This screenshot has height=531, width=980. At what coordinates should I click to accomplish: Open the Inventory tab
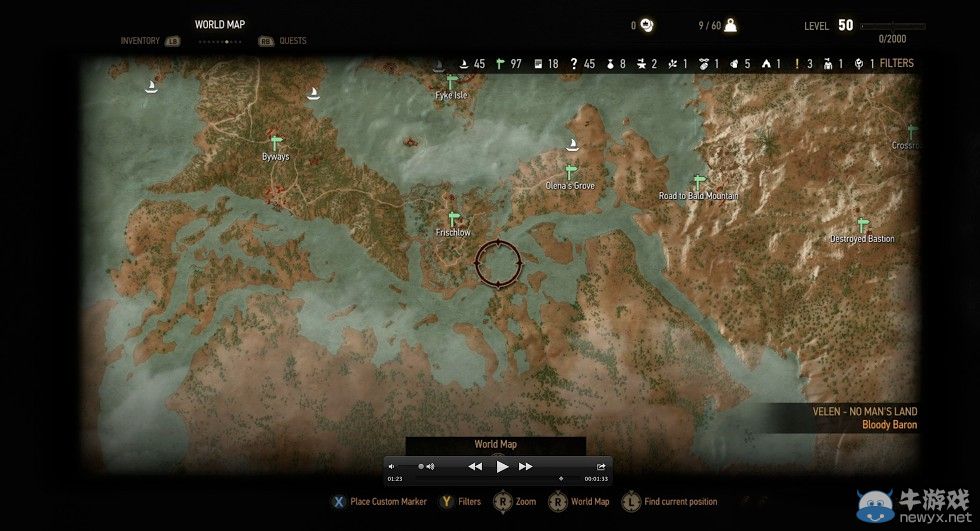pos(140,41)
